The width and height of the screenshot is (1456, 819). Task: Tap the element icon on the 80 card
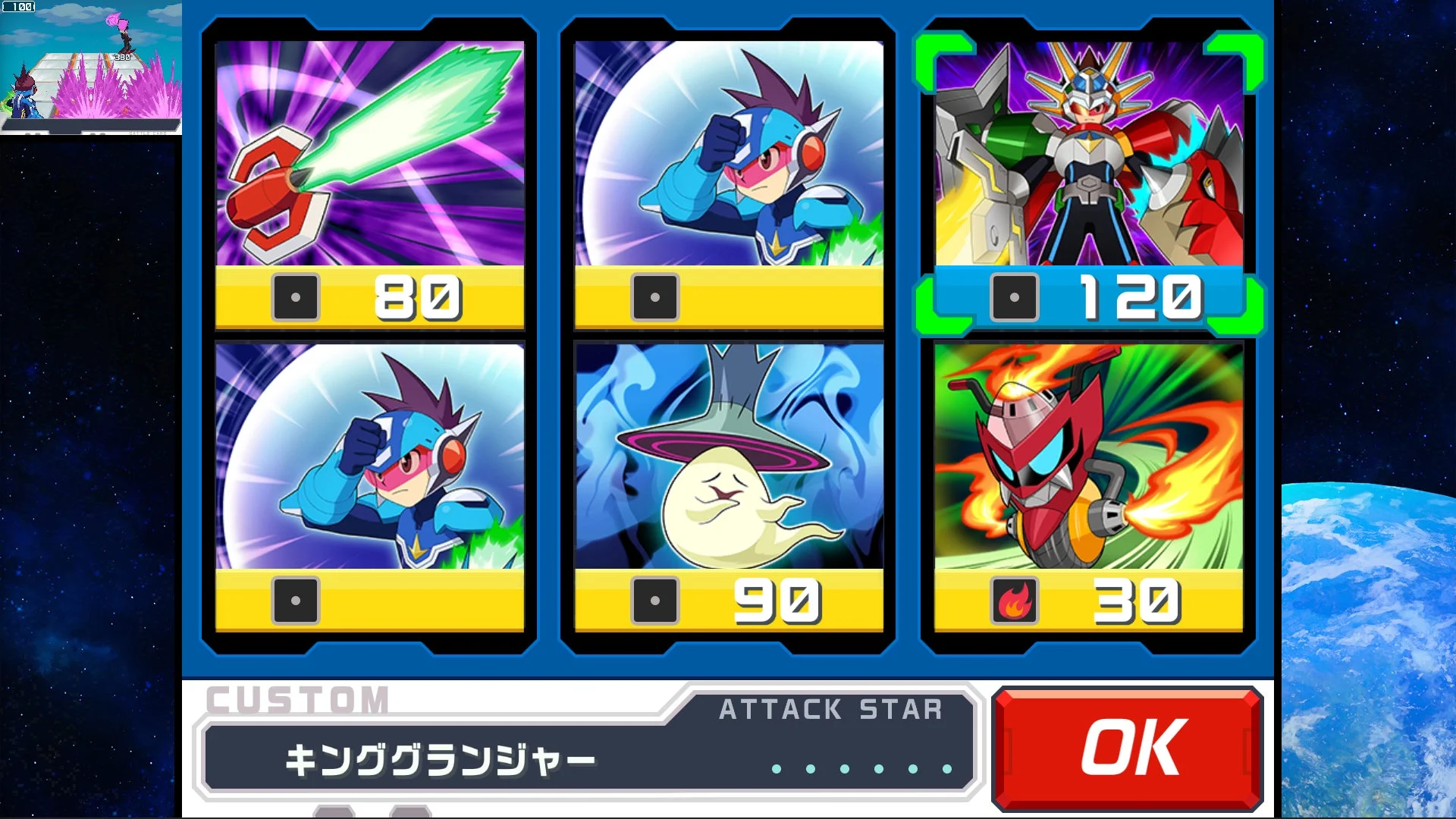[297, 297]
